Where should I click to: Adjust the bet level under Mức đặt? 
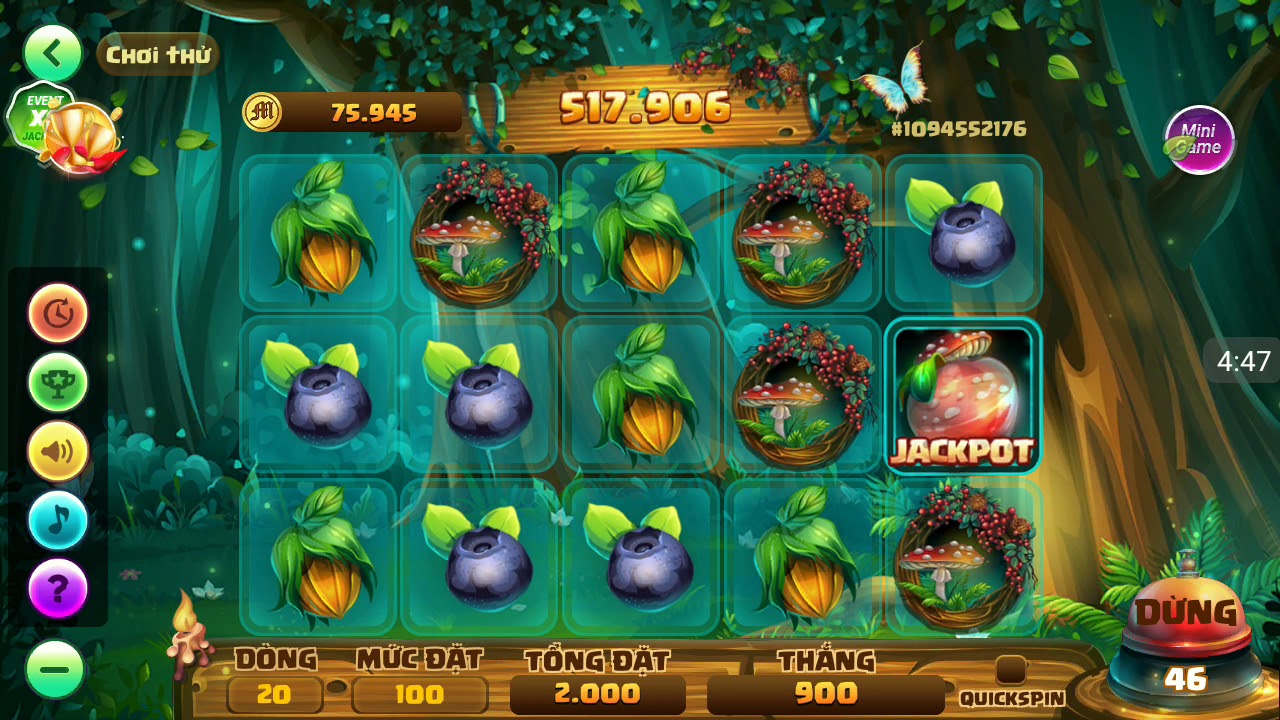[419, 694]
